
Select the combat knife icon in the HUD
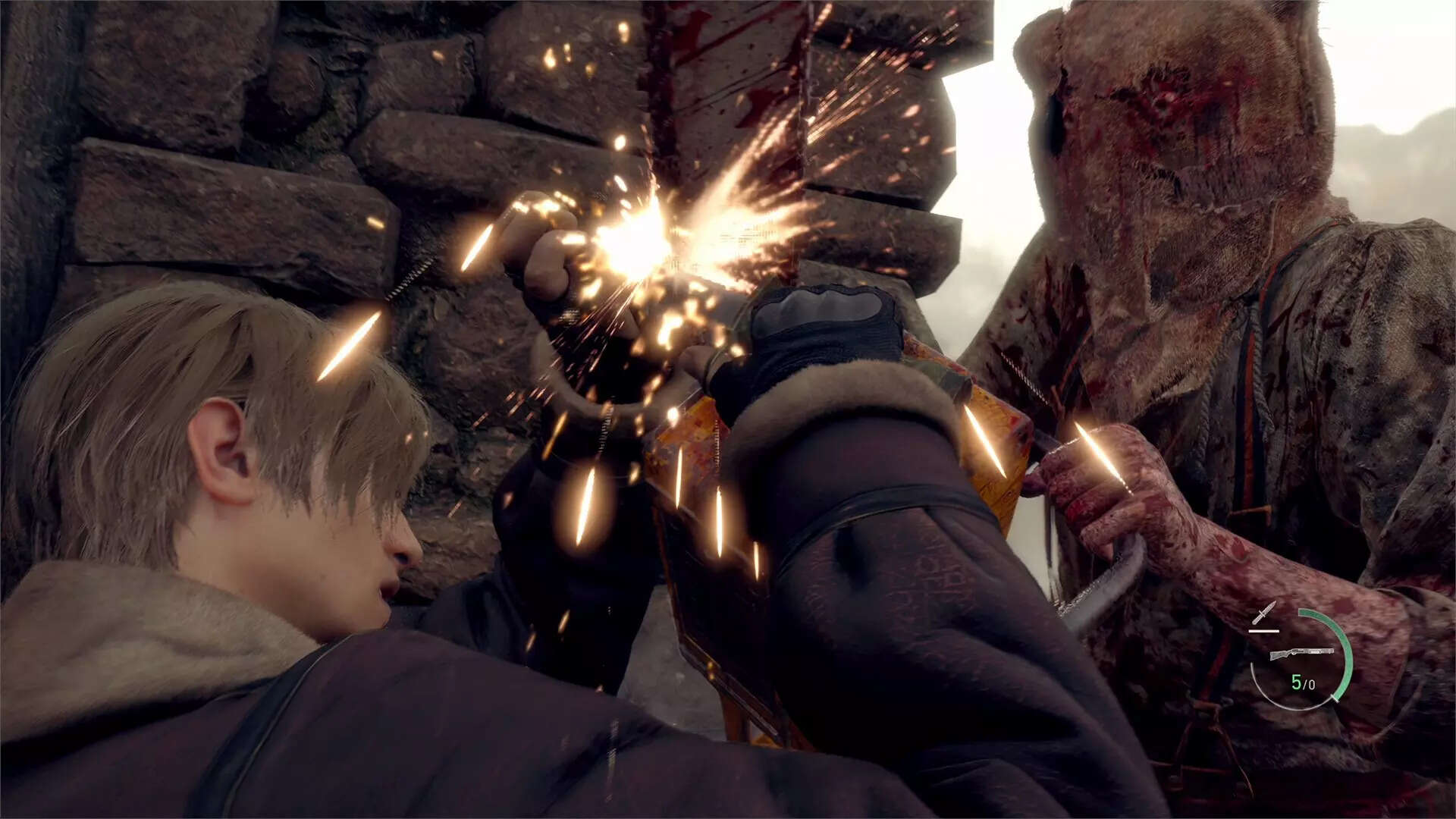1265,612
